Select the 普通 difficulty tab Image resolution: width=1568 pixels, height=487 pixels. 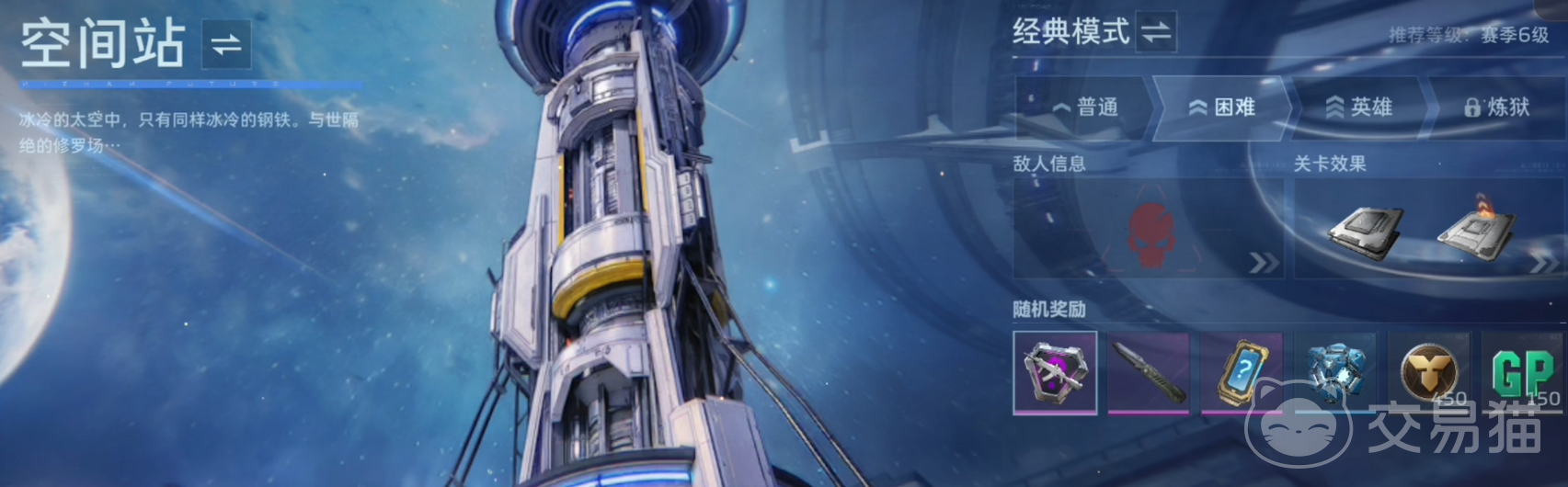point(1085,108)
